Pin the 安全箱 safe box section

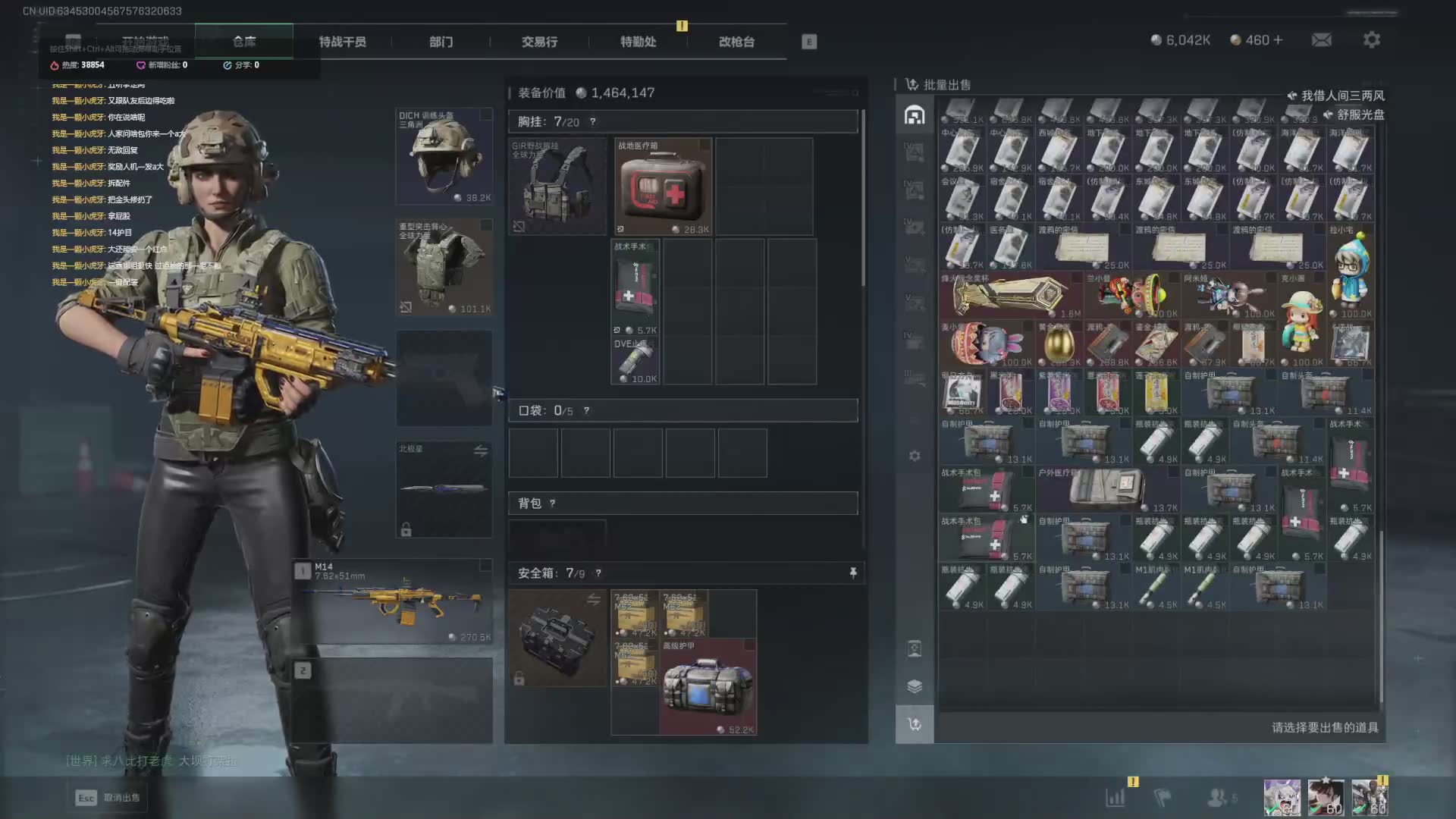[x=853, y=573]
